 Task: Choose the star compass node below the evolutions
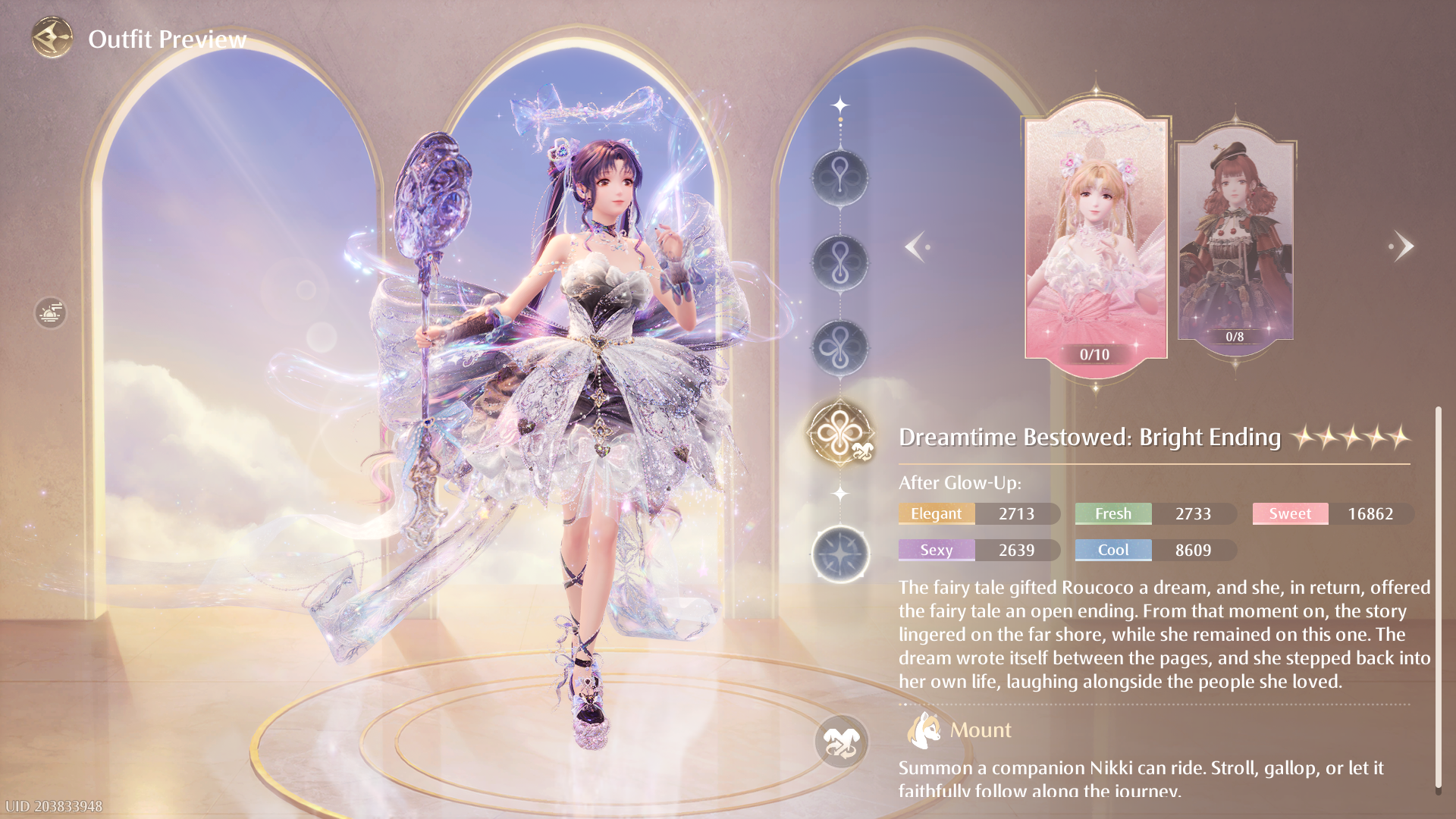pyautogui.click(x=840, y=554)
